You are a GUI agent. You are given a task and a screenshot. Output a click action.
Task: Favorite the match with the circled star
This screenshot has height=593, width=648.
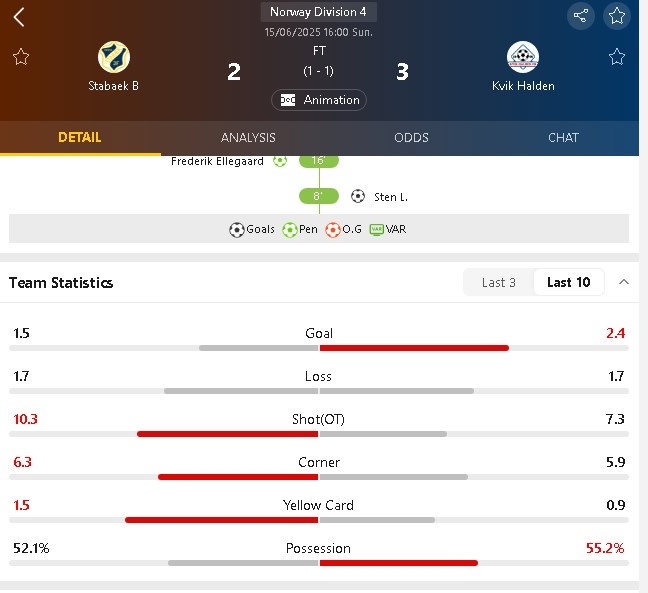(x=617, y=15)
